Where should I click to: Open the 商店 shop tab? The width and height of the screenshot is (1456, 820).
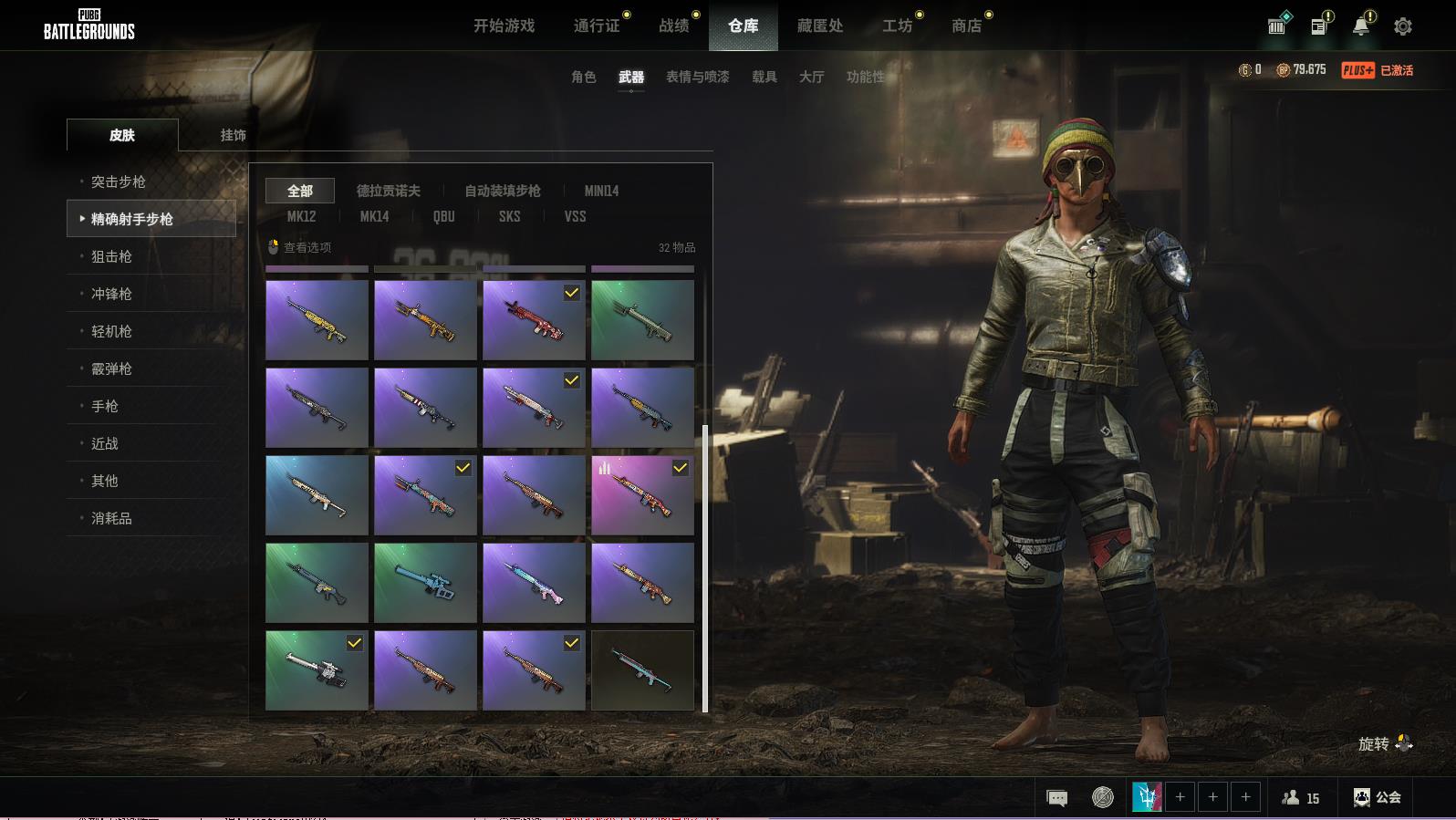click(x=966, y=26)
